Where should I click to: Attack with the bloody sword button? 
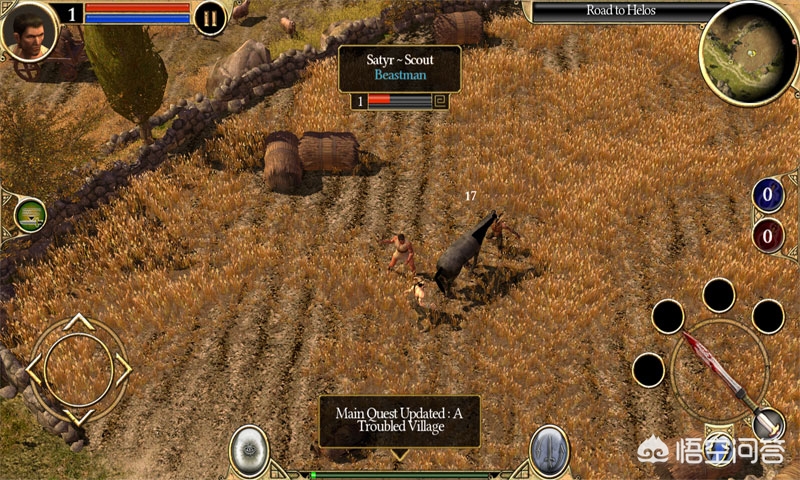(x=718, y=370)
